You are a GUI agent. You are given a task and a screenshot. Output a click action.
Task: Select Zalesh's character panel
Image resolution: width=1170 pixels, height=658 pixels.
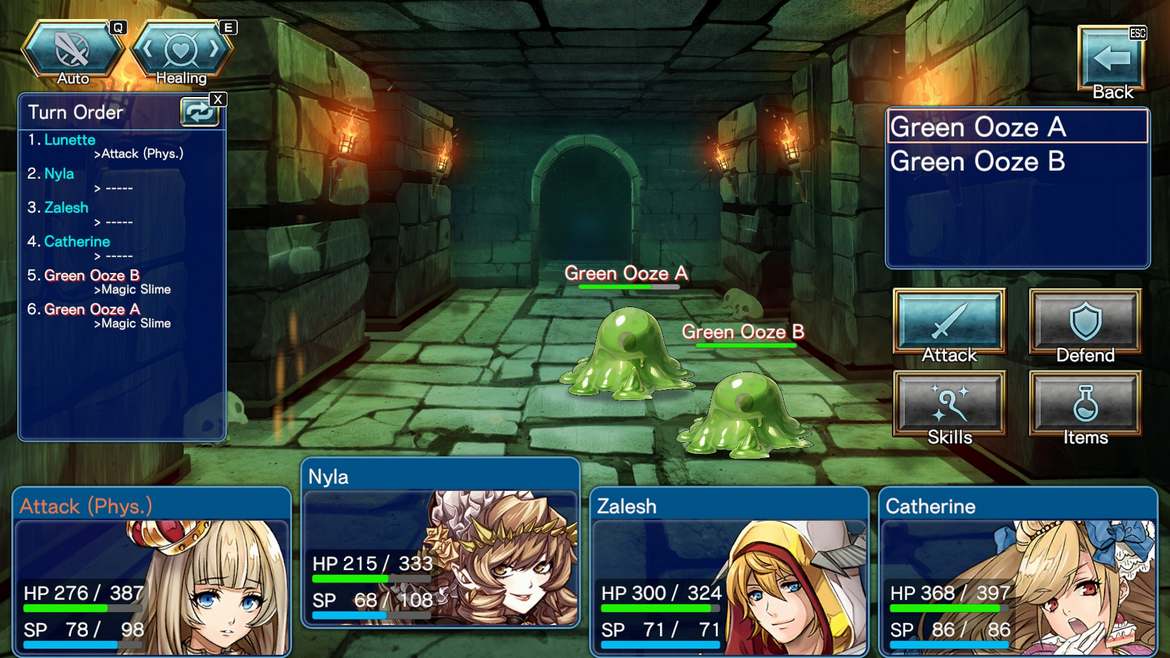click(729, 572)
